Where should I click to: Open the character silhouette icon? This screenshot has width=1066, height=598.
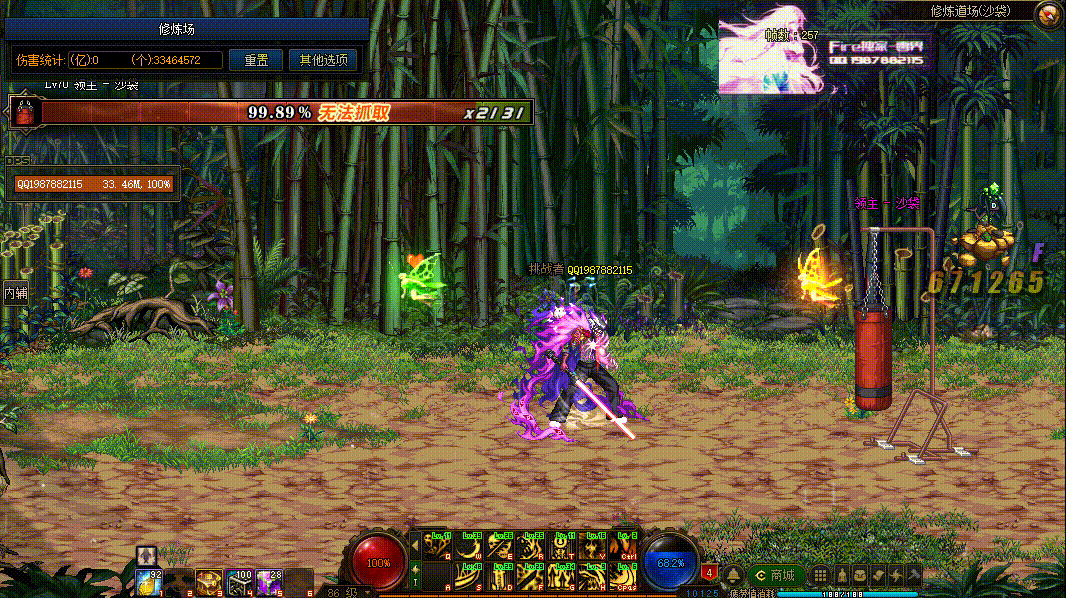click(x=842, y=576)
